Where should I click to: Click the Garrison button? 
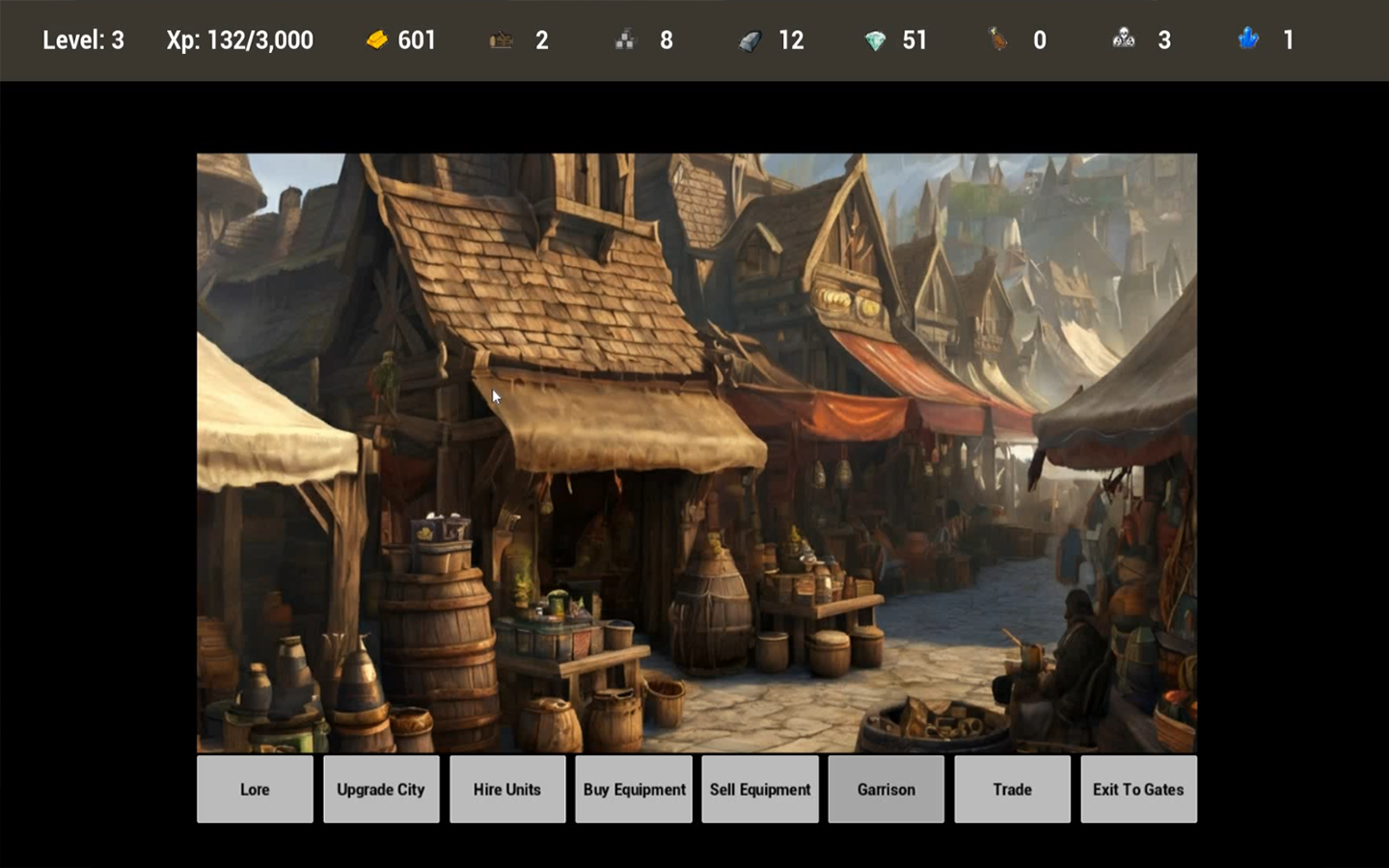coord(885,789)
